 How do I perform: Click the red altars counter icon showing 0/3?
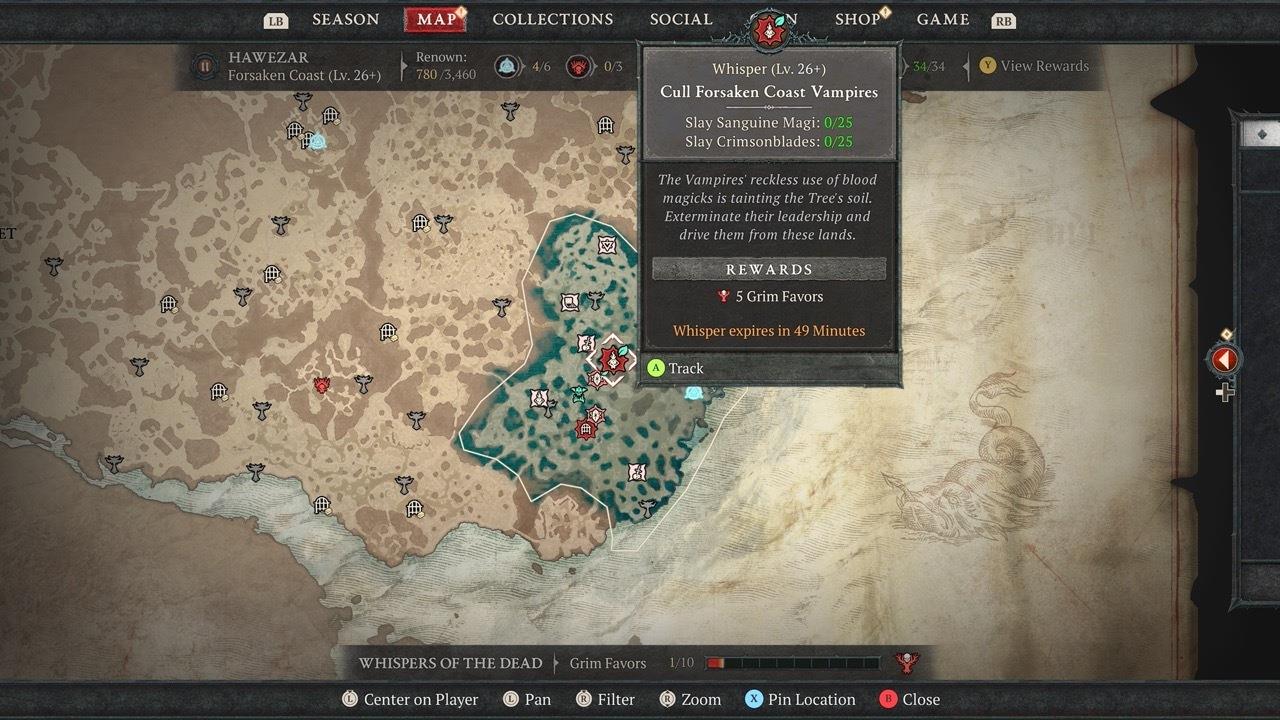[x=577, y=66]
